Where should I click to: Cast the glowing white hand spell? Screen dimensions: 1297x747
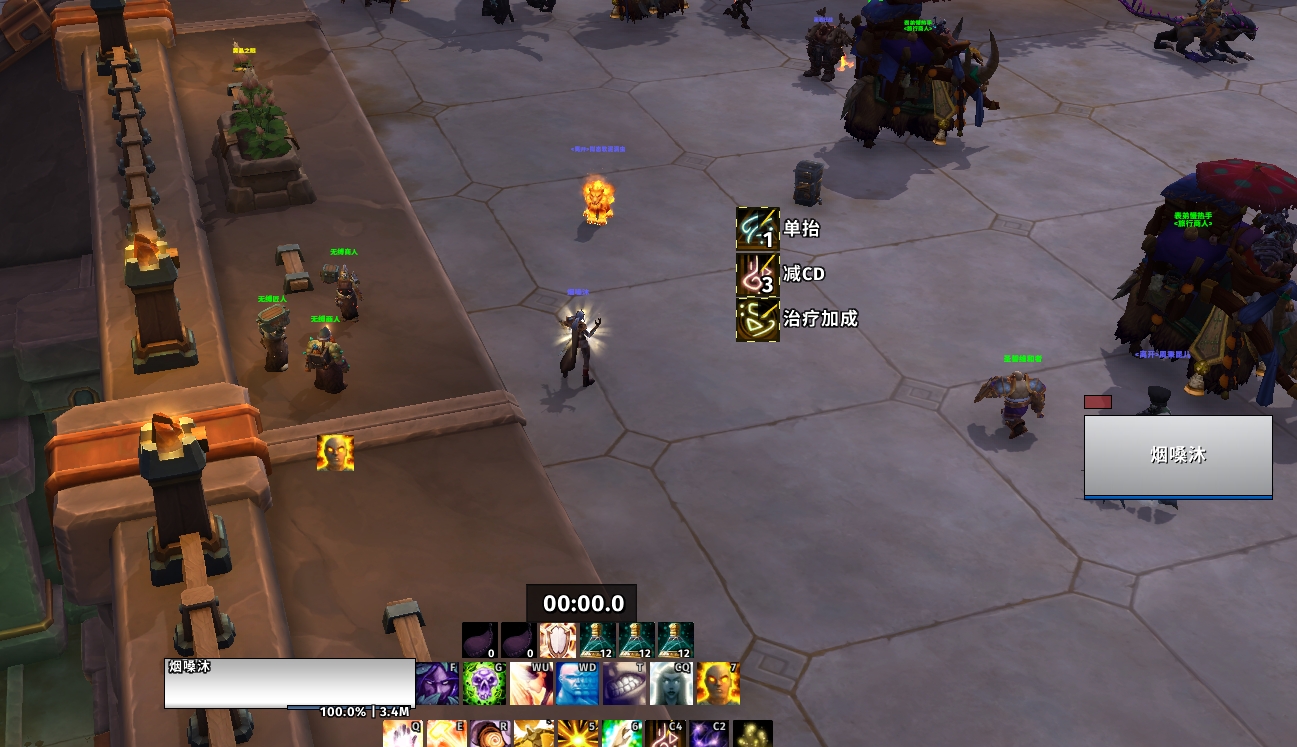401,734
